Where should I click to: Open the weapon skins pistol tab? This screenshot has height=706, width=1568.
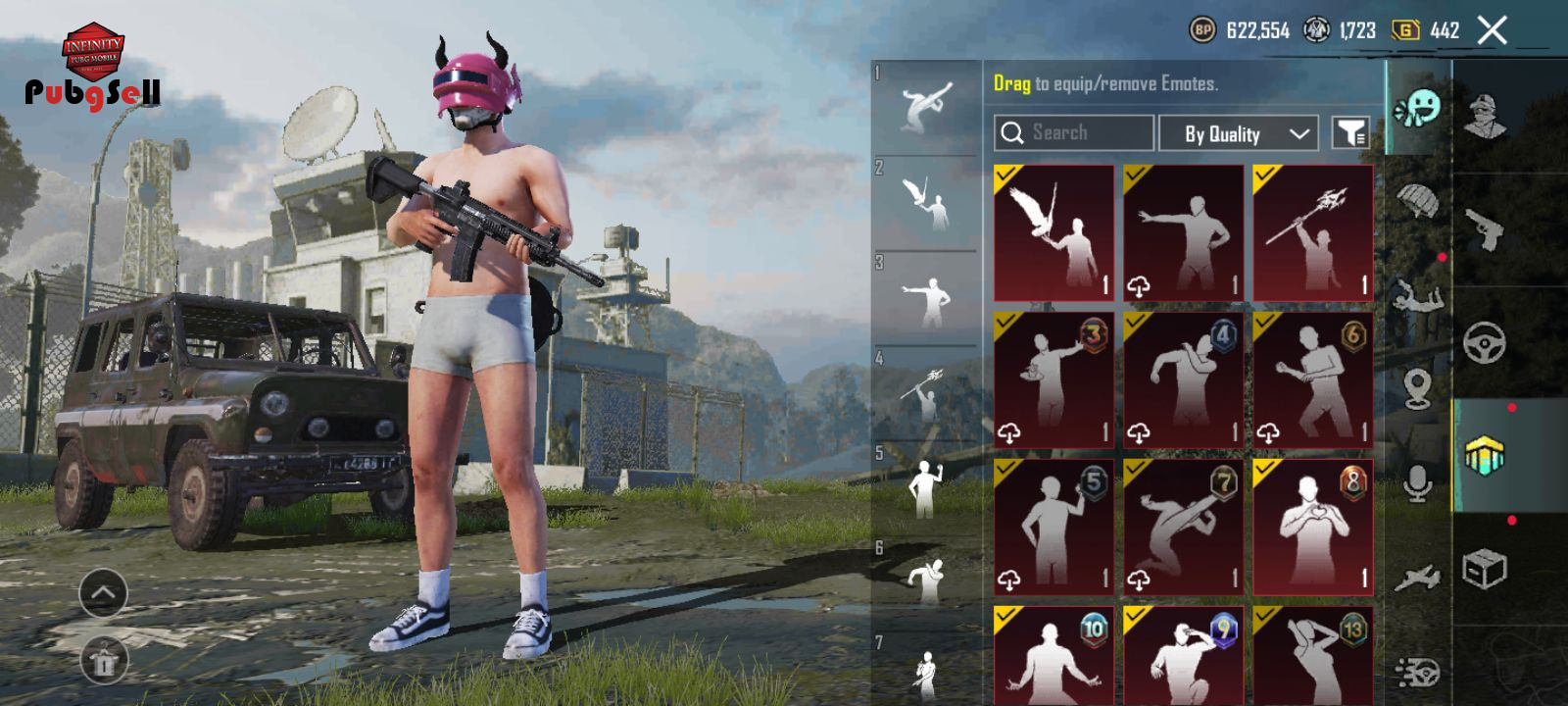pyautogui.click(x=1486, y=230)
